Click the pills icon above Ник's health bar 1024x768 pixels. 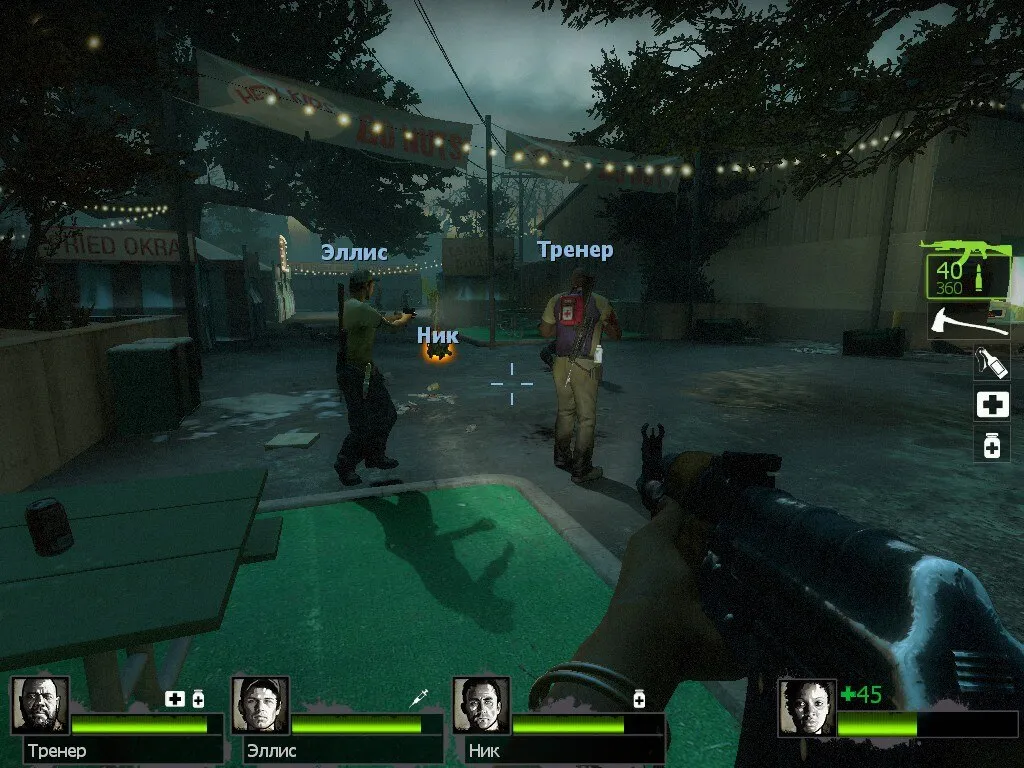(639, 698)
